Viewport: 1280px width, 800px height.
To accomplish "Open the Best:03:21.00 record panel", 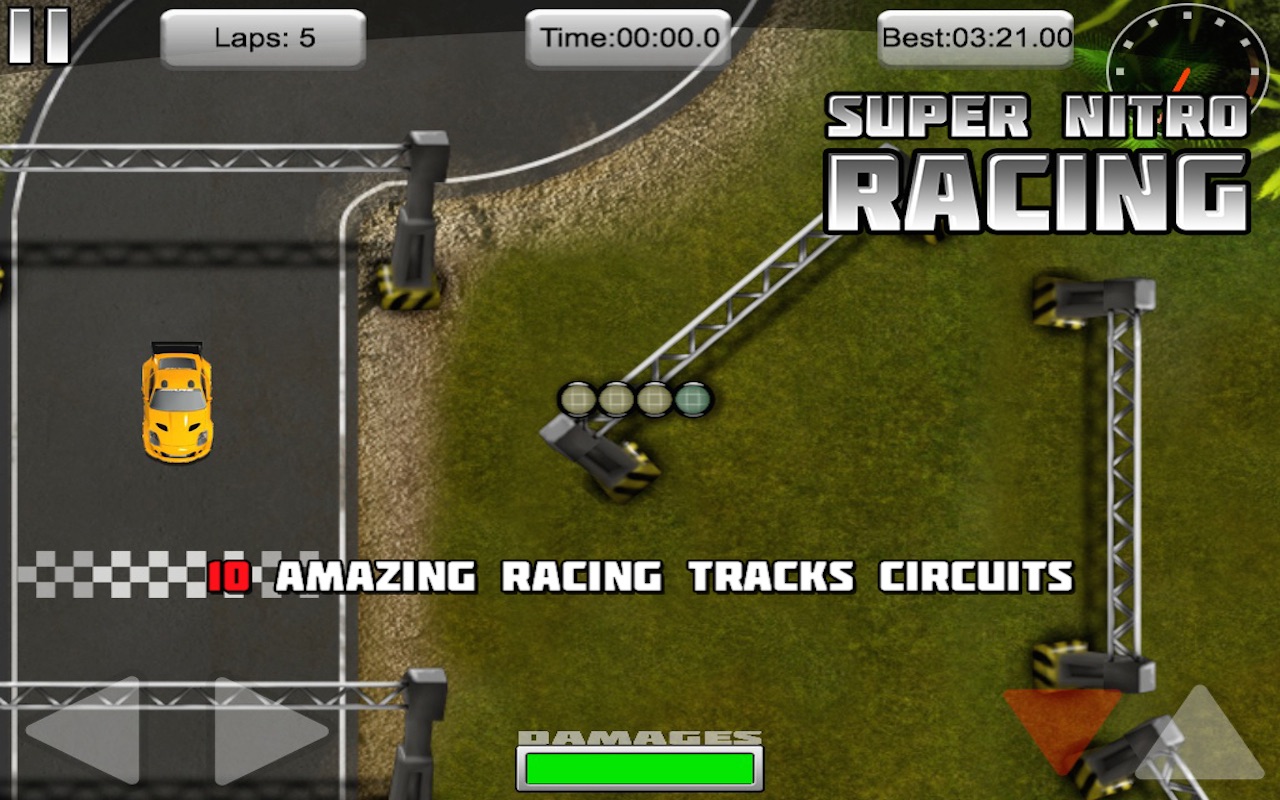I will pos(974,38).
